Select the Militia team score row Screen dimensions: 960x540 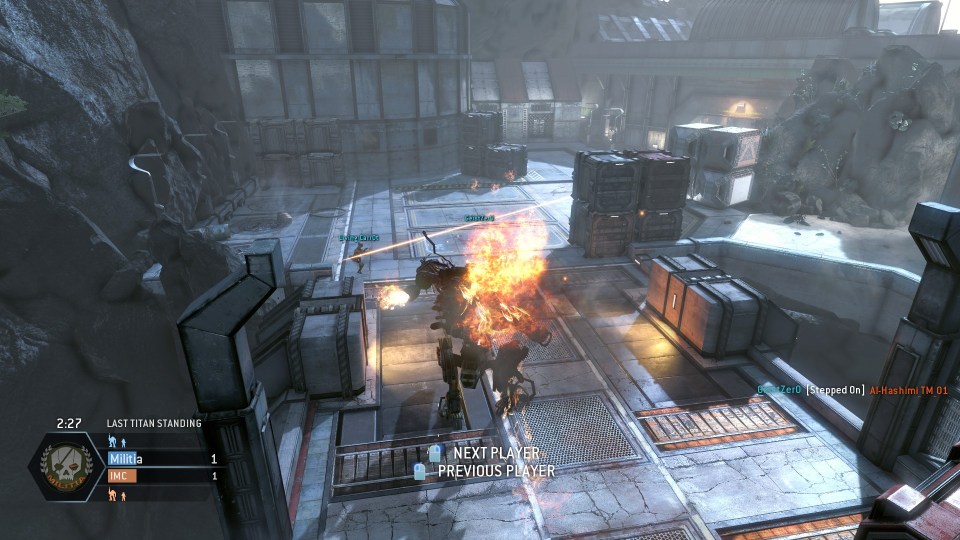tap(163, 458)
